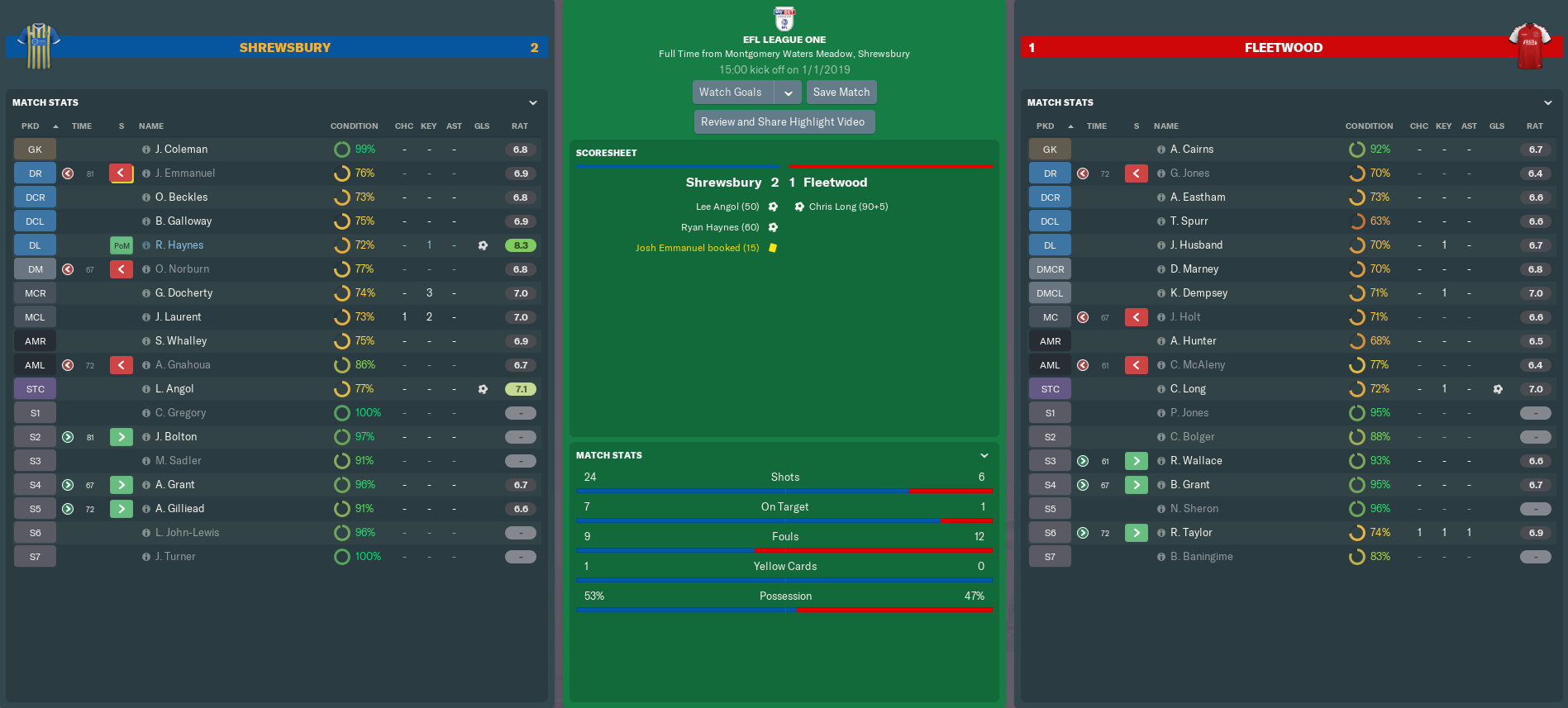Open the Shrewsbury team header
Screen dimensions: 1568x708
click(285, 48)
